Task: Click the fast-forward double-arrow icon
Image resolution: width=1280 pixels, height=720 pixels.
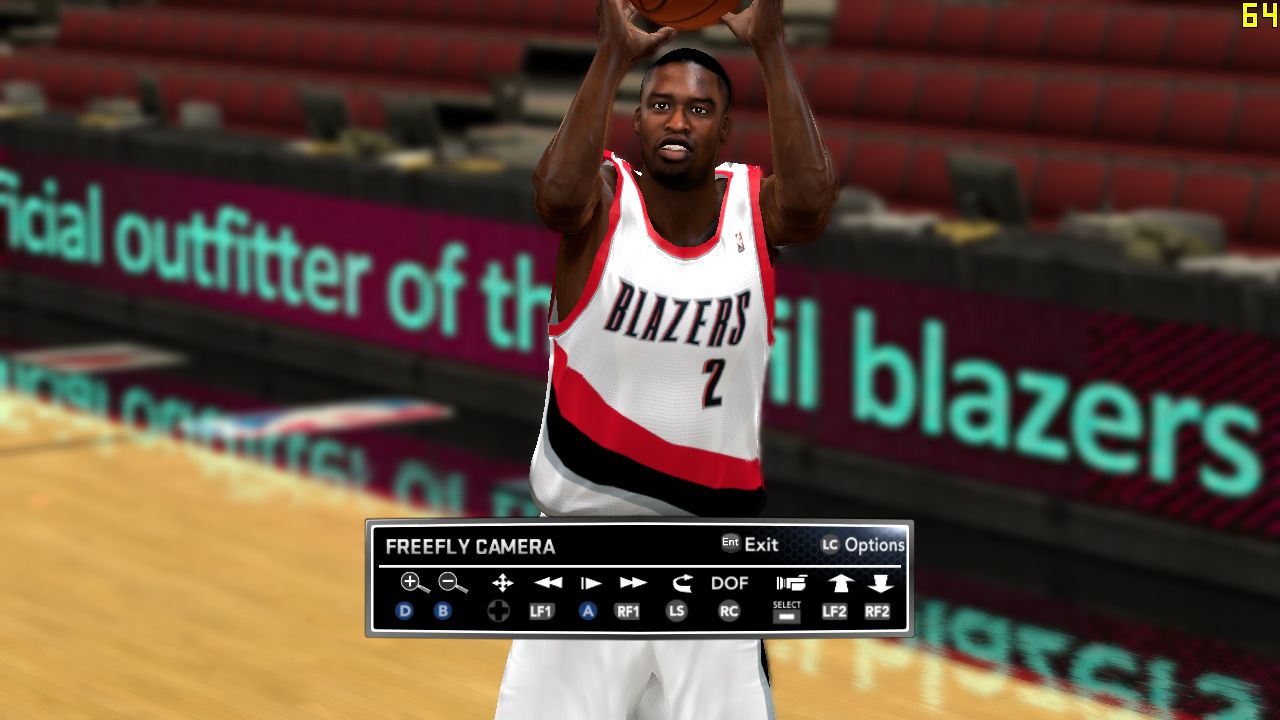Action: (x=633, y=583)
